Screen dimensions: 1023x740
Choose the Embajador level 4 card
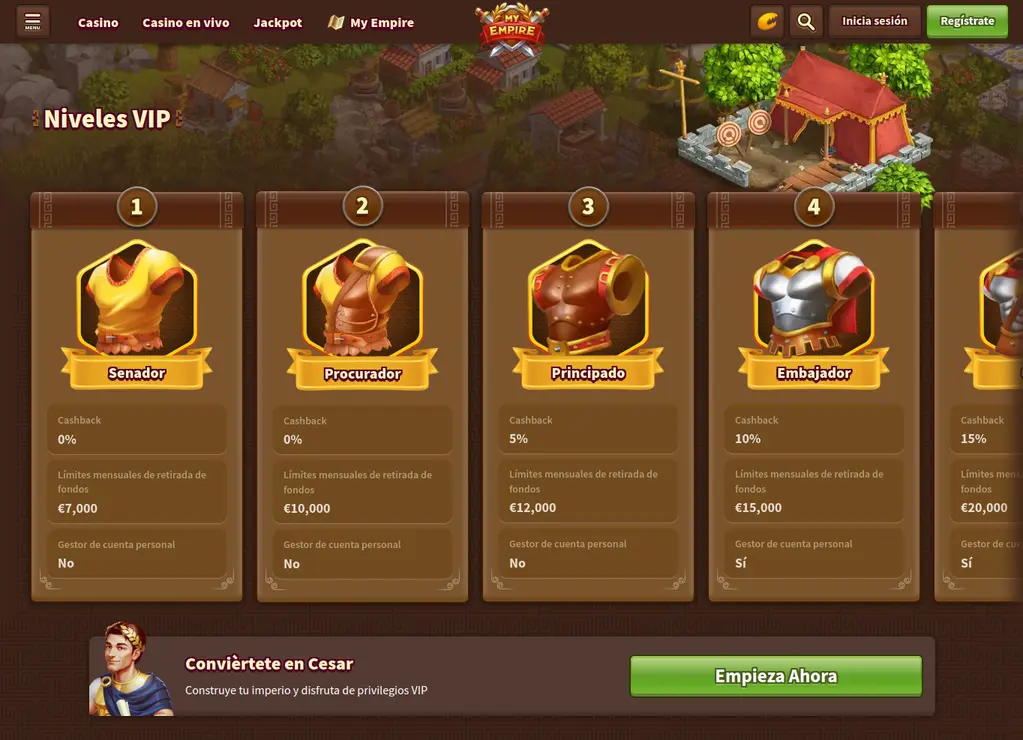(814, 400)
